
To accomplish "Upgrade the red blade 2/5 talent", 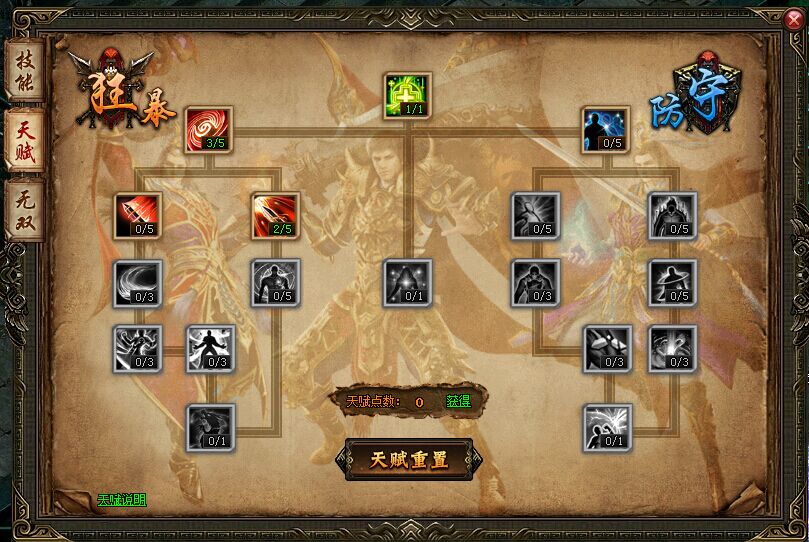I will coord(275,215).
